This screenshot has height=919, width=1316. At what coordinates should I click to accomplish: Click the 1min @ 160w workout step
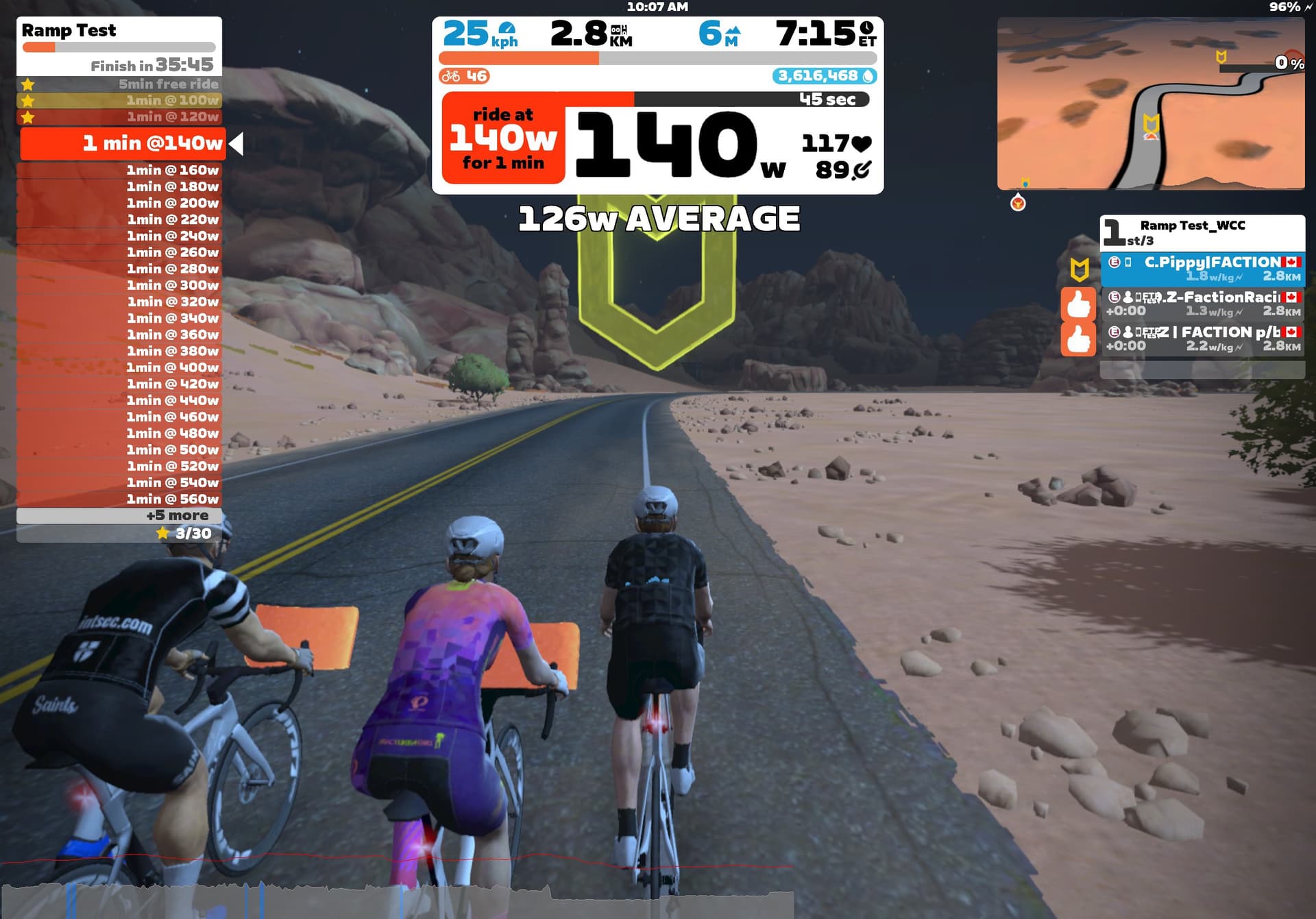[x=119, y=170]
